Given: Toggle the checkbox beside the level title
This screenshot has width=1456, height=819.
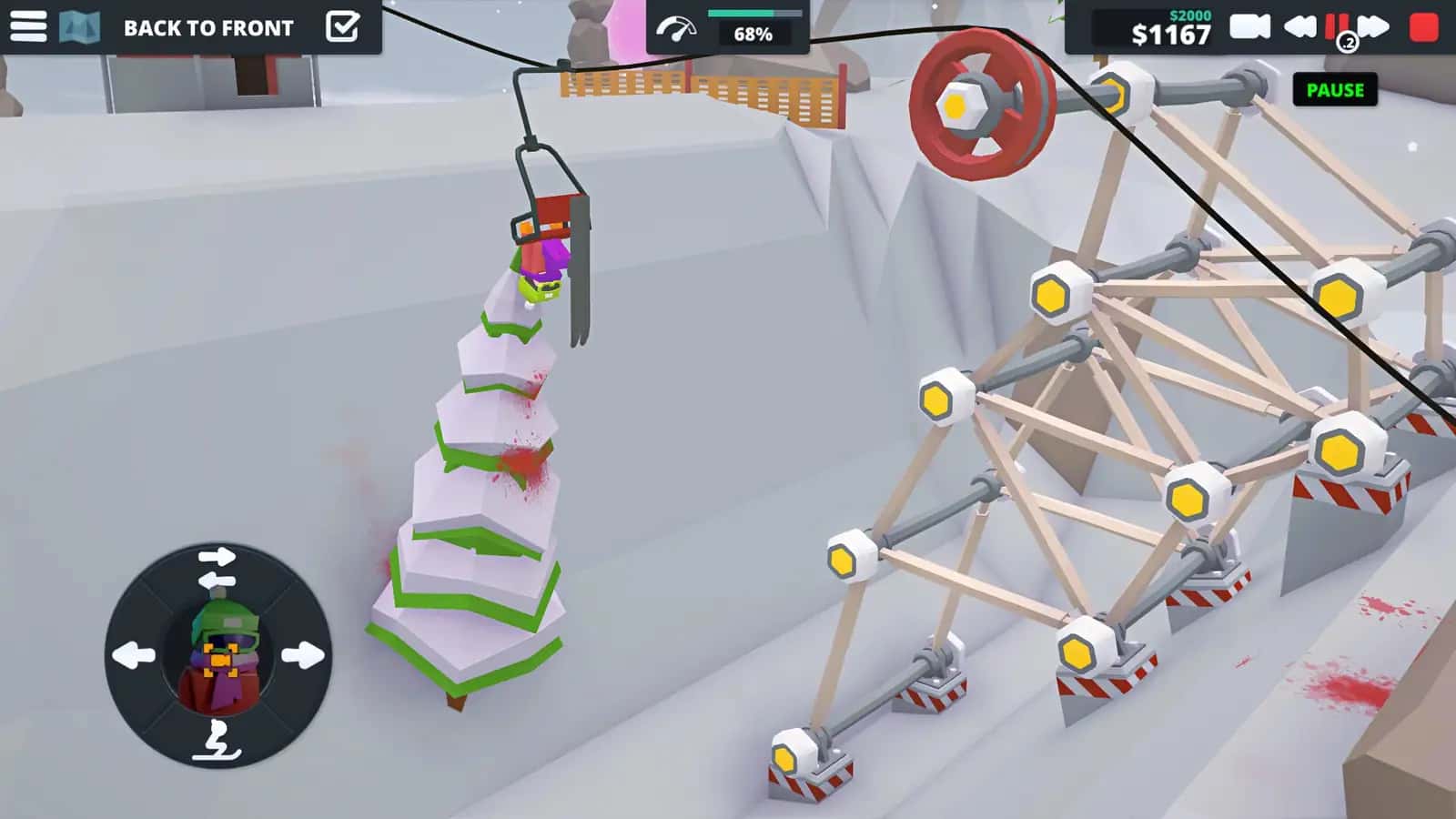Looking at the screenshot, I should click(x=344, y=25).
